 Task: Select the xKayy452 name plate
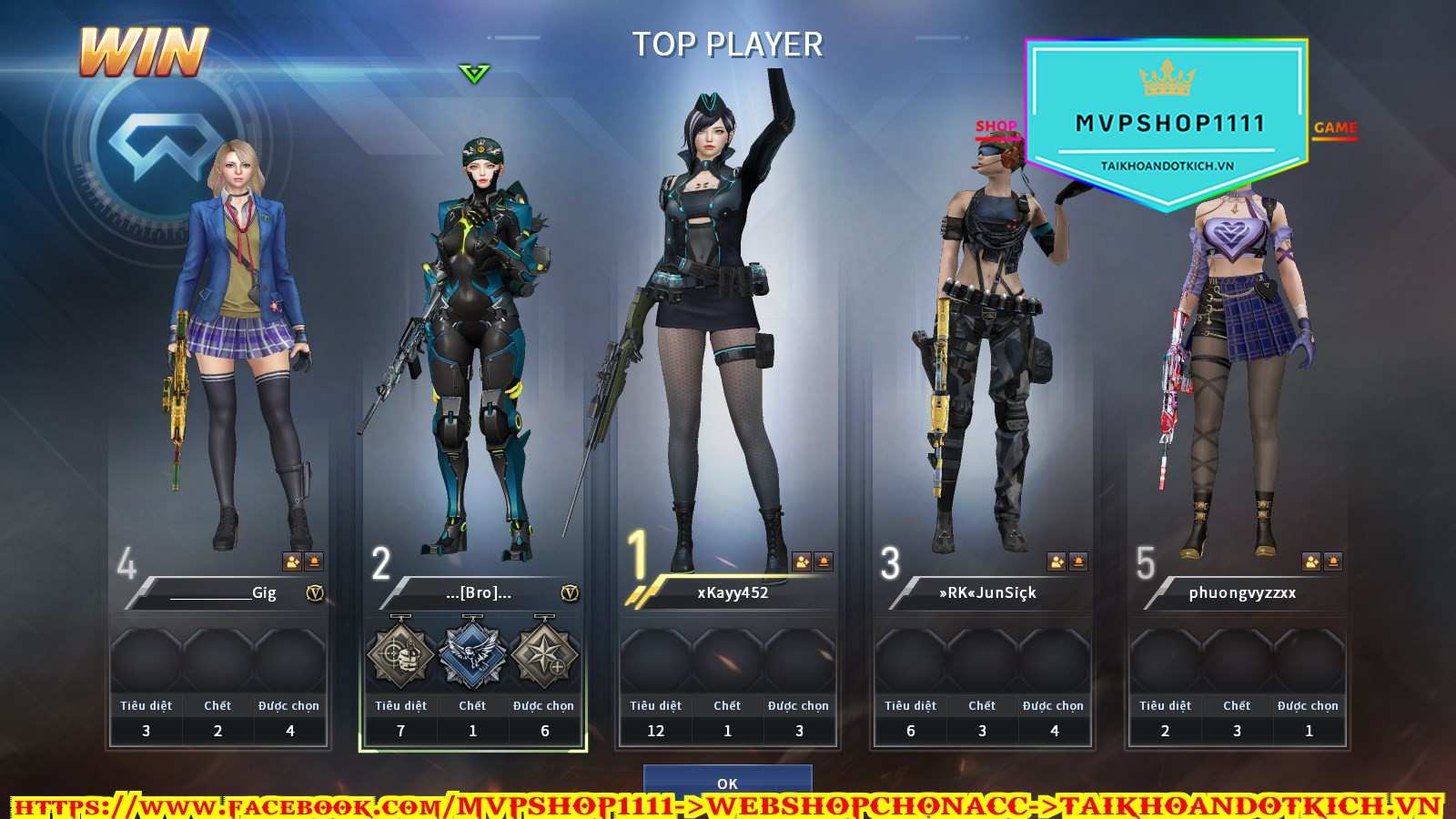tap(733, 593)
